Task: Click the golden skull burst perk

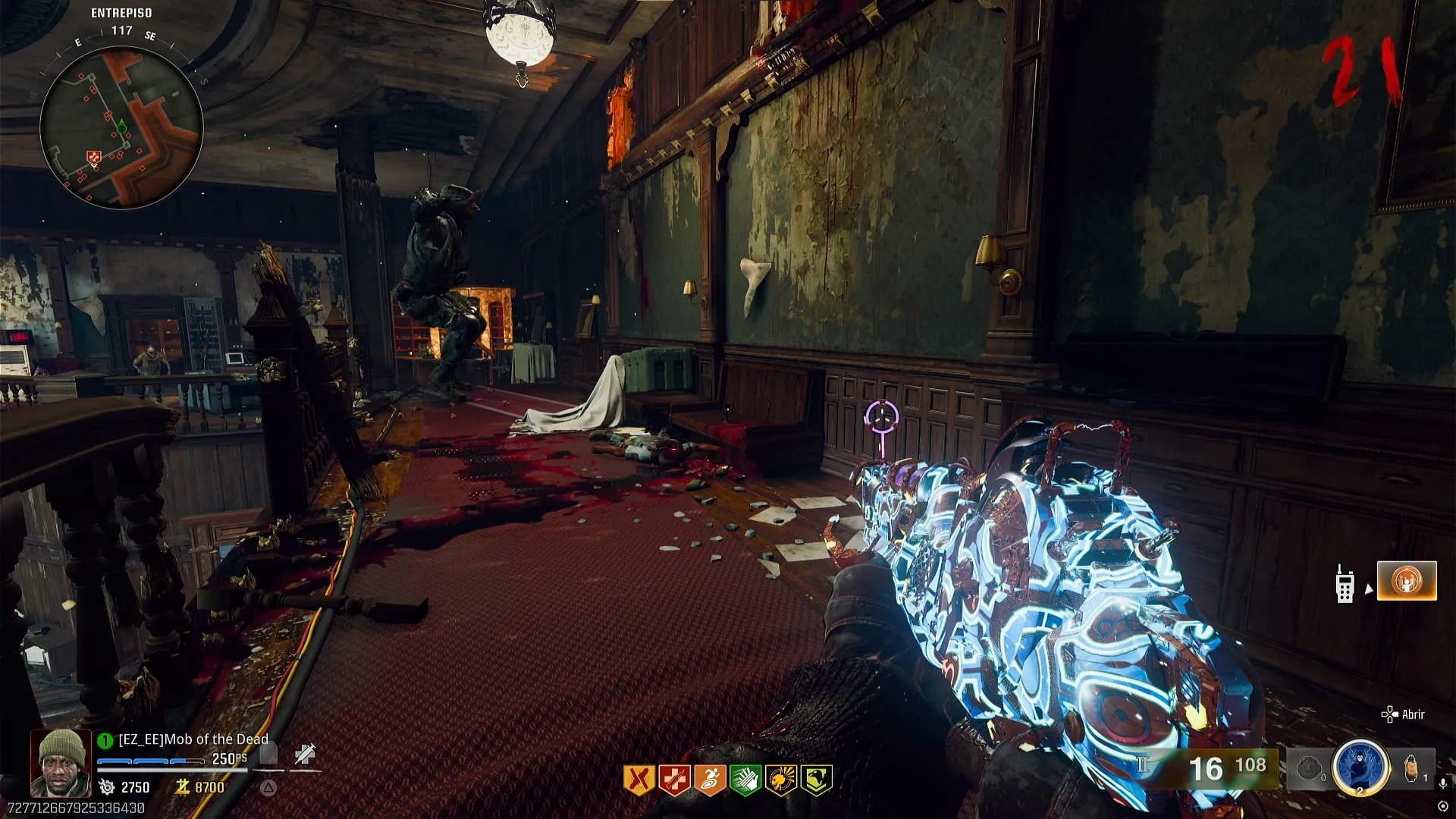Action: coord(781,780)
